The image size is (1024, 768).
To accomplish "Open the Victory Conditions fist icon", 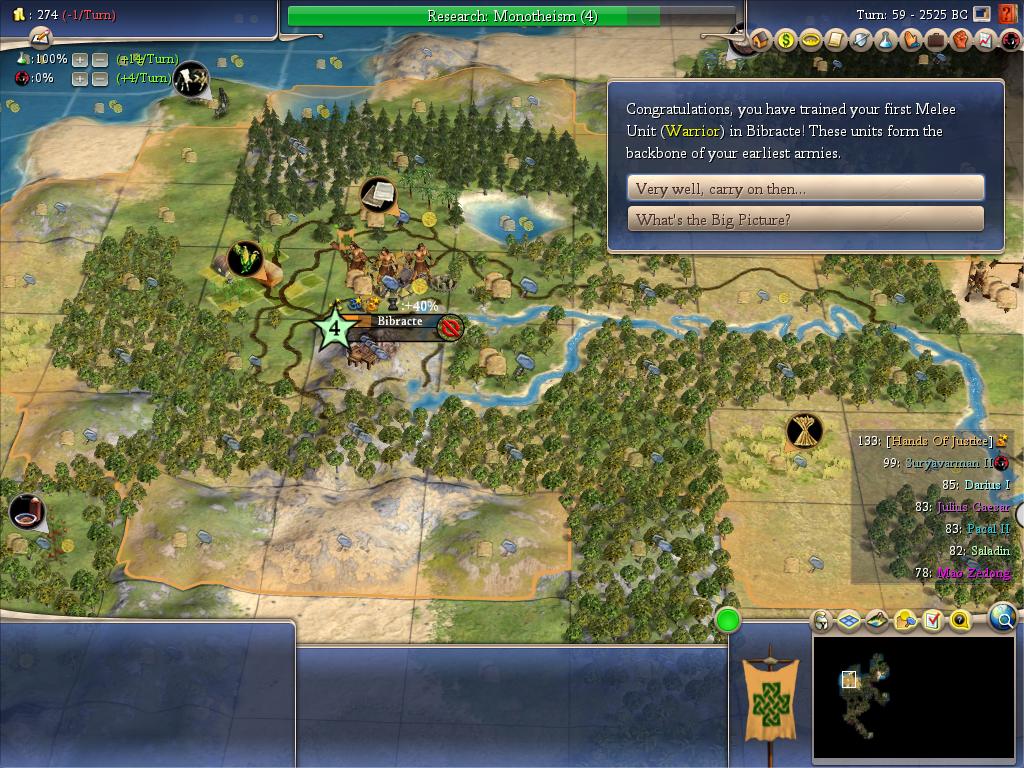I will [x=960, y=40].
